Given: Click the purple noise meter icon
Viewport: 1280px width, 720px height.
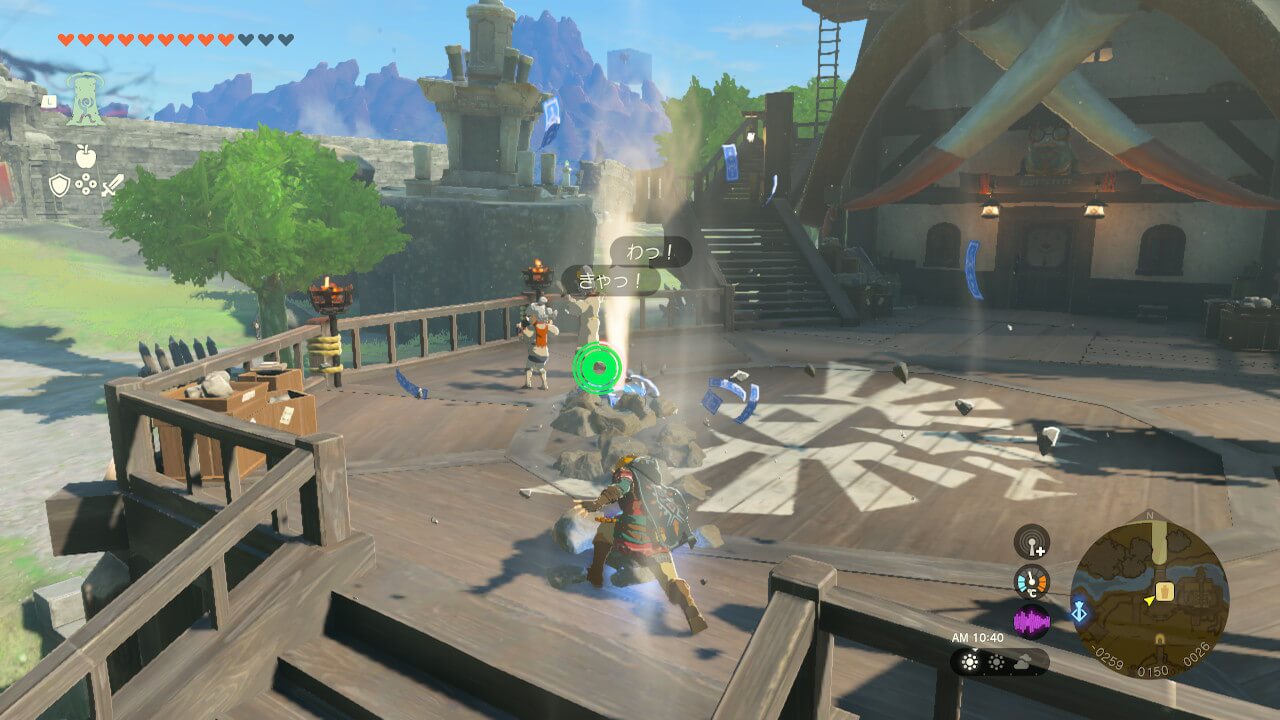Looking at the screenshot, I should click(1031, 622).
